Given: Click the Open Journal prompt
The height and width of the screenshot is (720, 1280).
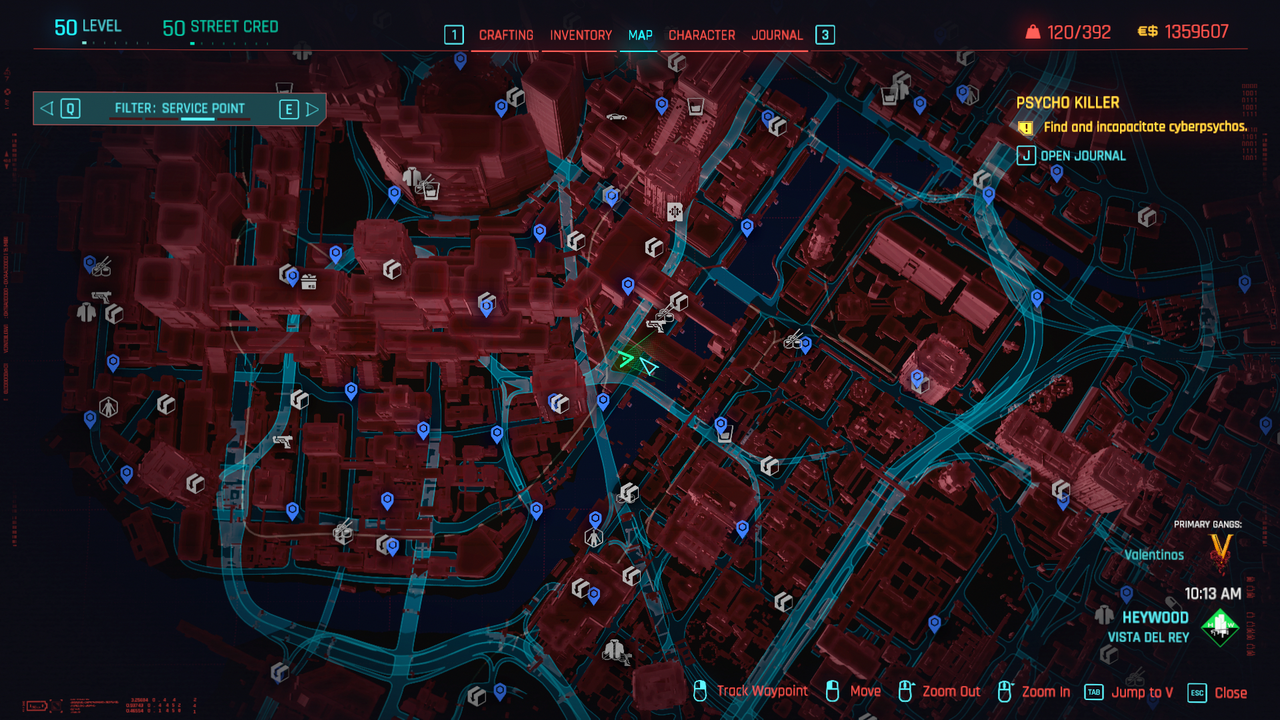Looking at the screenshot, I should (x=1072, y=155).
